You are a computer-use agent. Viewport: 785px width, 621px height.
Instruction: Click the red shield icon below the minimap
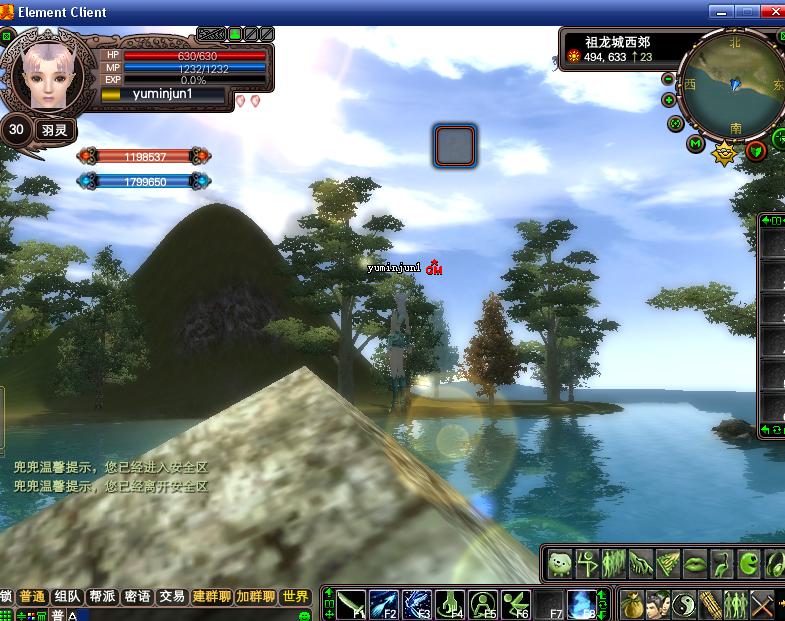coord(756,150)
